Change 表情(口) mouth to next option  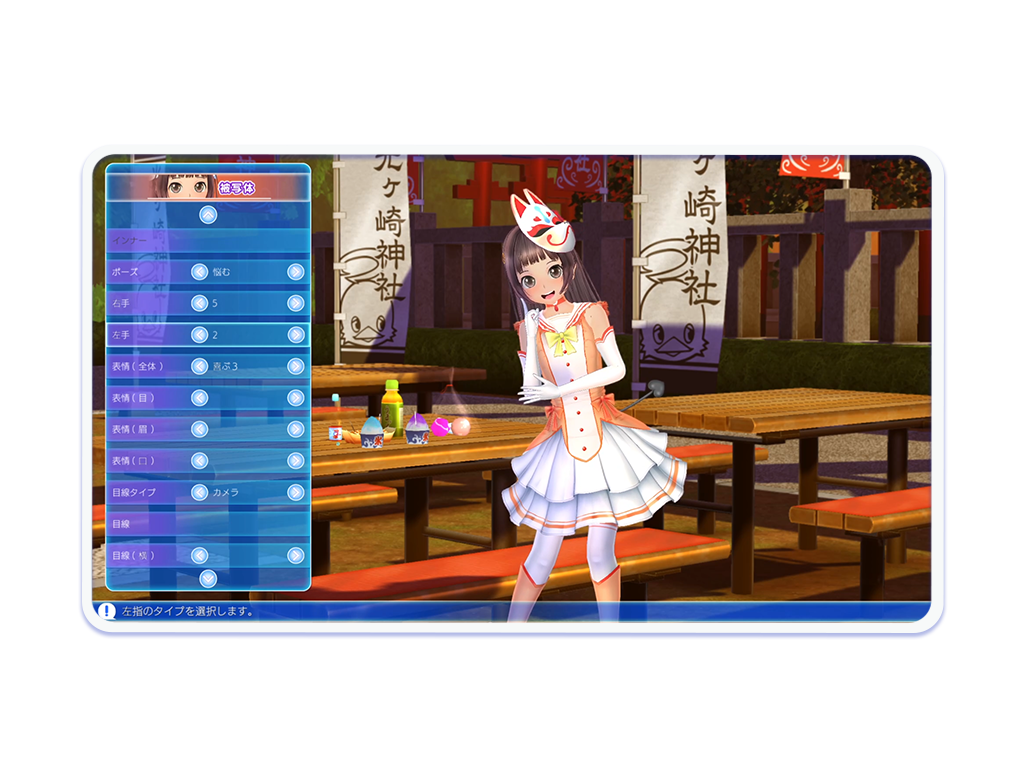[295, 461]
